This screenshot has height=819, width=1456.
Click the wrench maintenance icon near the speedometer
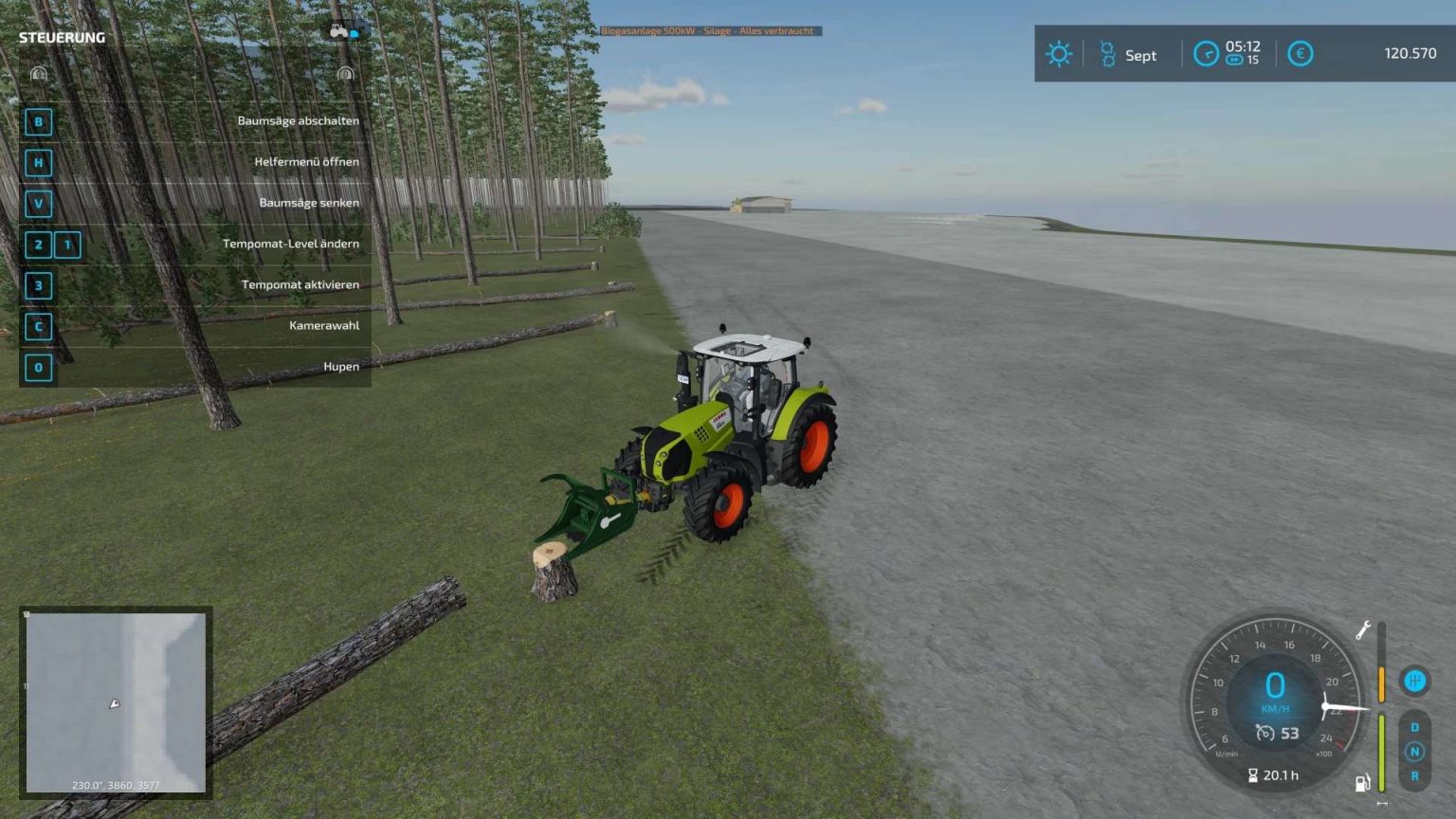[1365, 630]
